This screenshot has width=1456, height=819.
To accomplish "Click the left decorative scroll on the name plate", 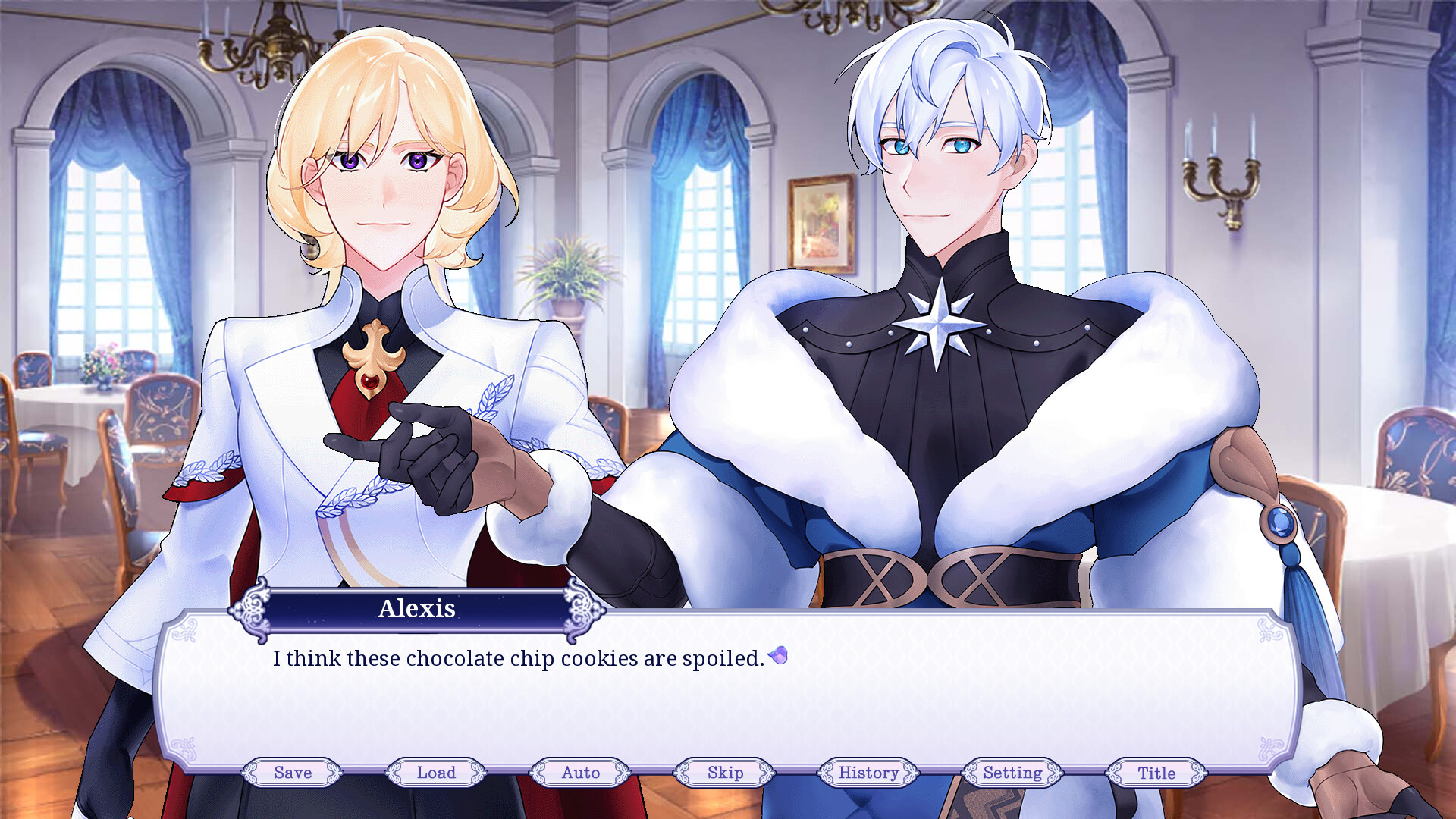I will pyautogui.click(x=250, y=609).
